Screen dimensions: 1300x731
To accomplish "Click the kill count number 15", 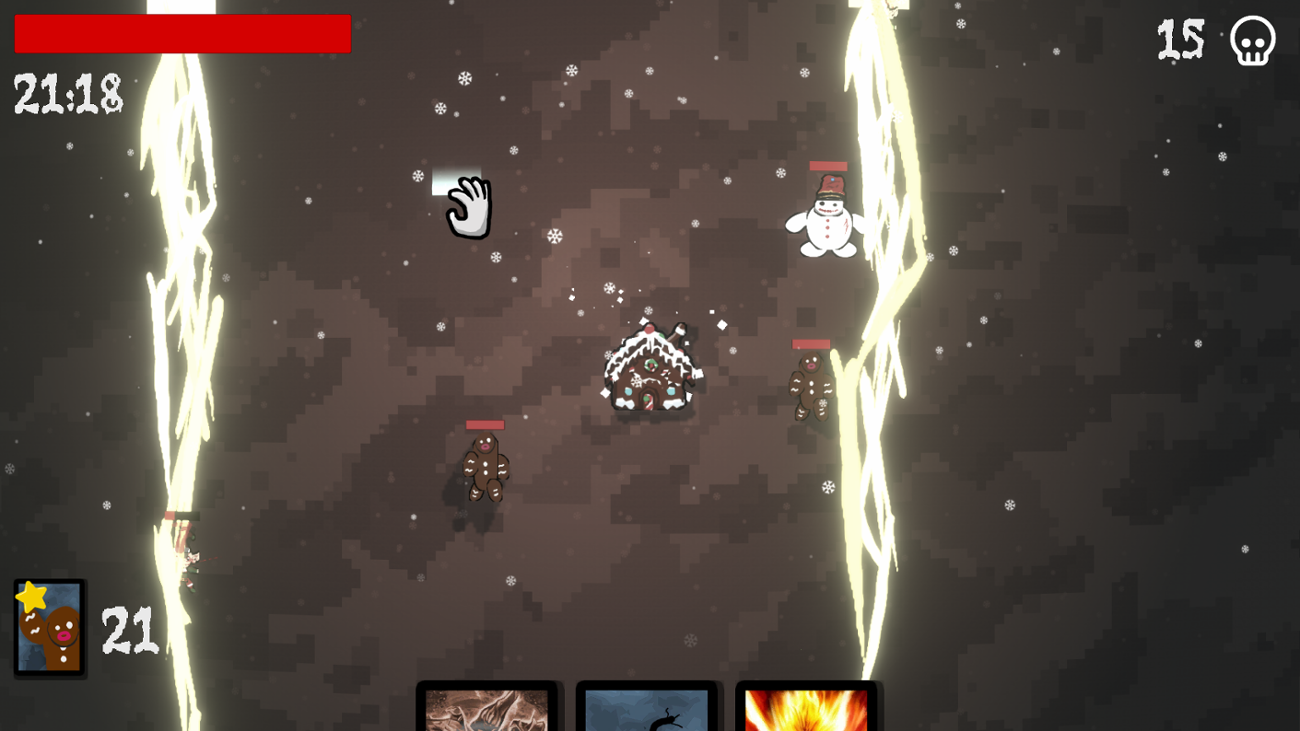I will [1180, 40].
